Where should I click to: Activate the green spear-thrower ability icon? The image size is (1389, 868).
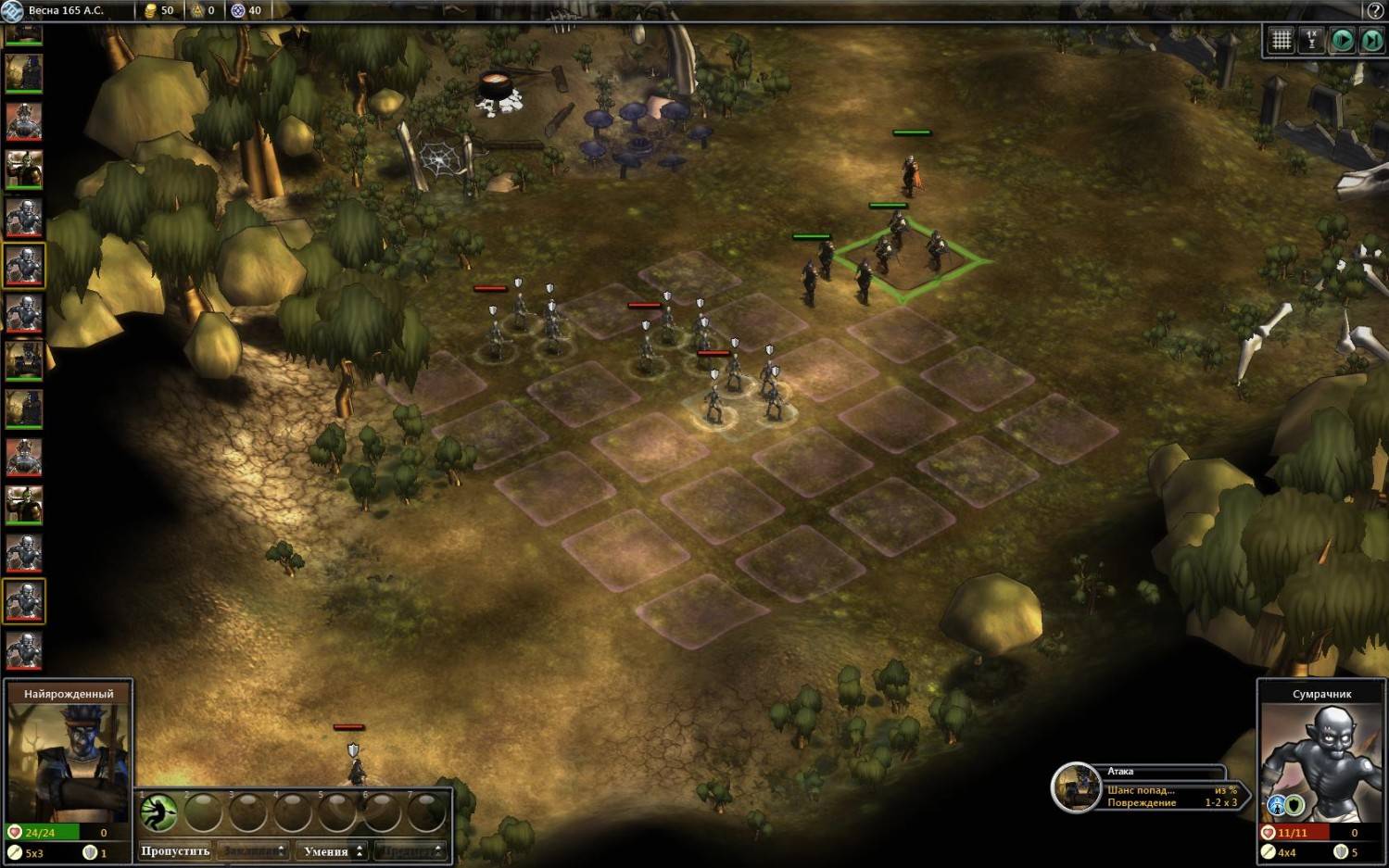point(159,812)
